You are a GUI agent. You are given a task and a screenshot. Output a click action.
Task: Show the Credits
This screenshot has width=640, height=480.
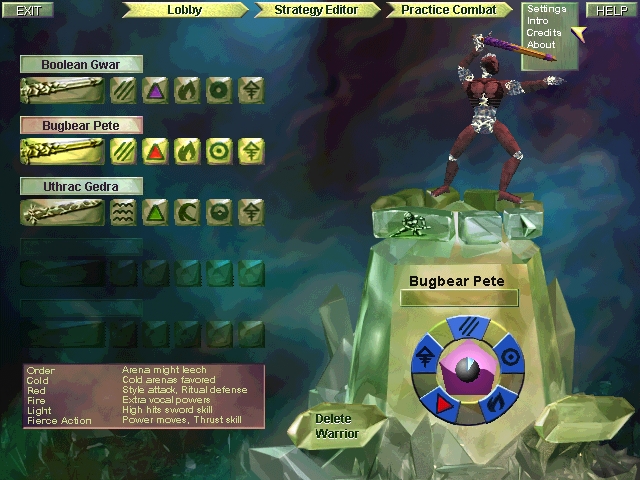(543, 33)
